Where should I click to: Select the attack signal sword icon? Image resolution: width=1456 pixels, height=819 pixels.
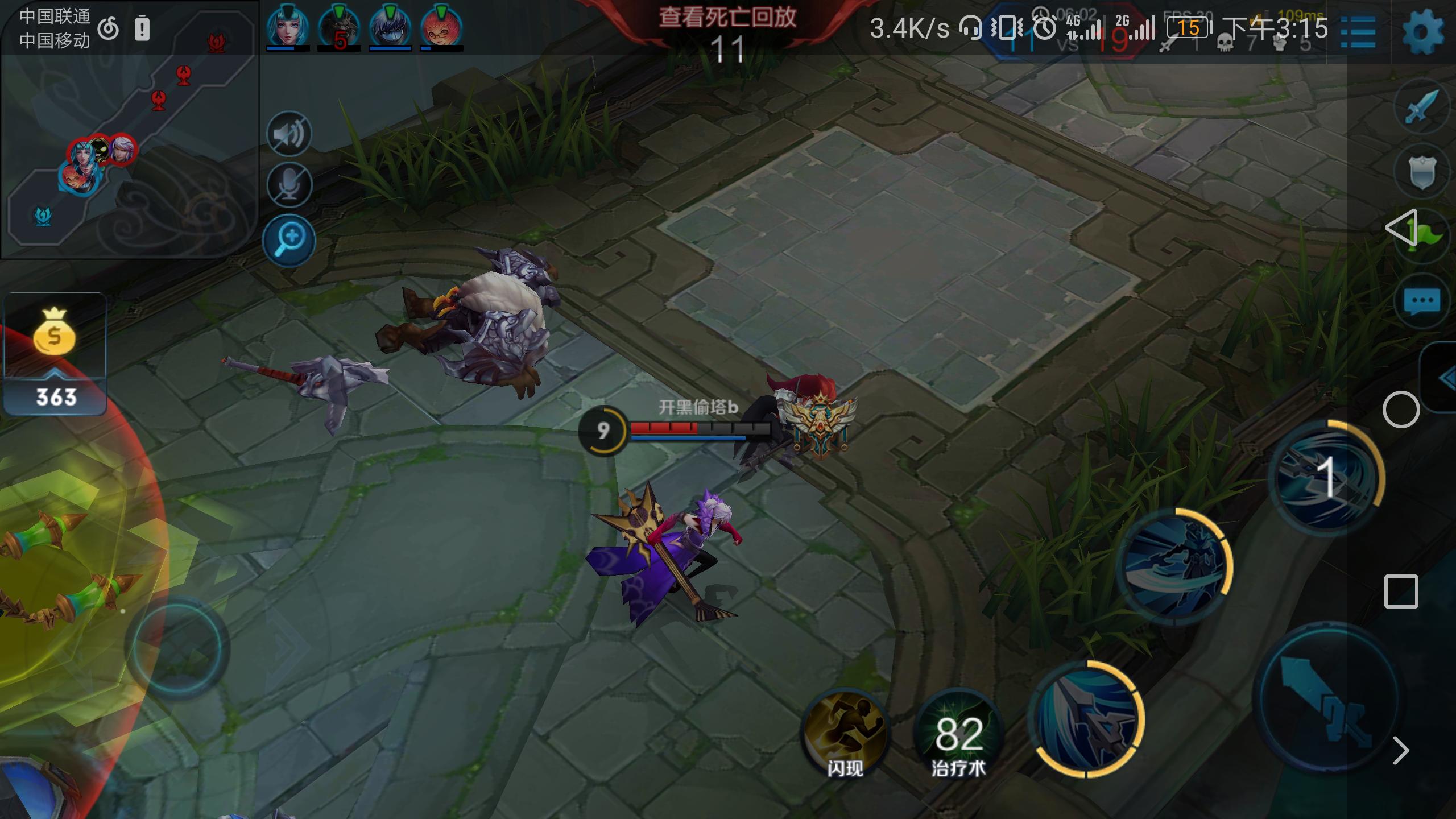coord(1422,107)
